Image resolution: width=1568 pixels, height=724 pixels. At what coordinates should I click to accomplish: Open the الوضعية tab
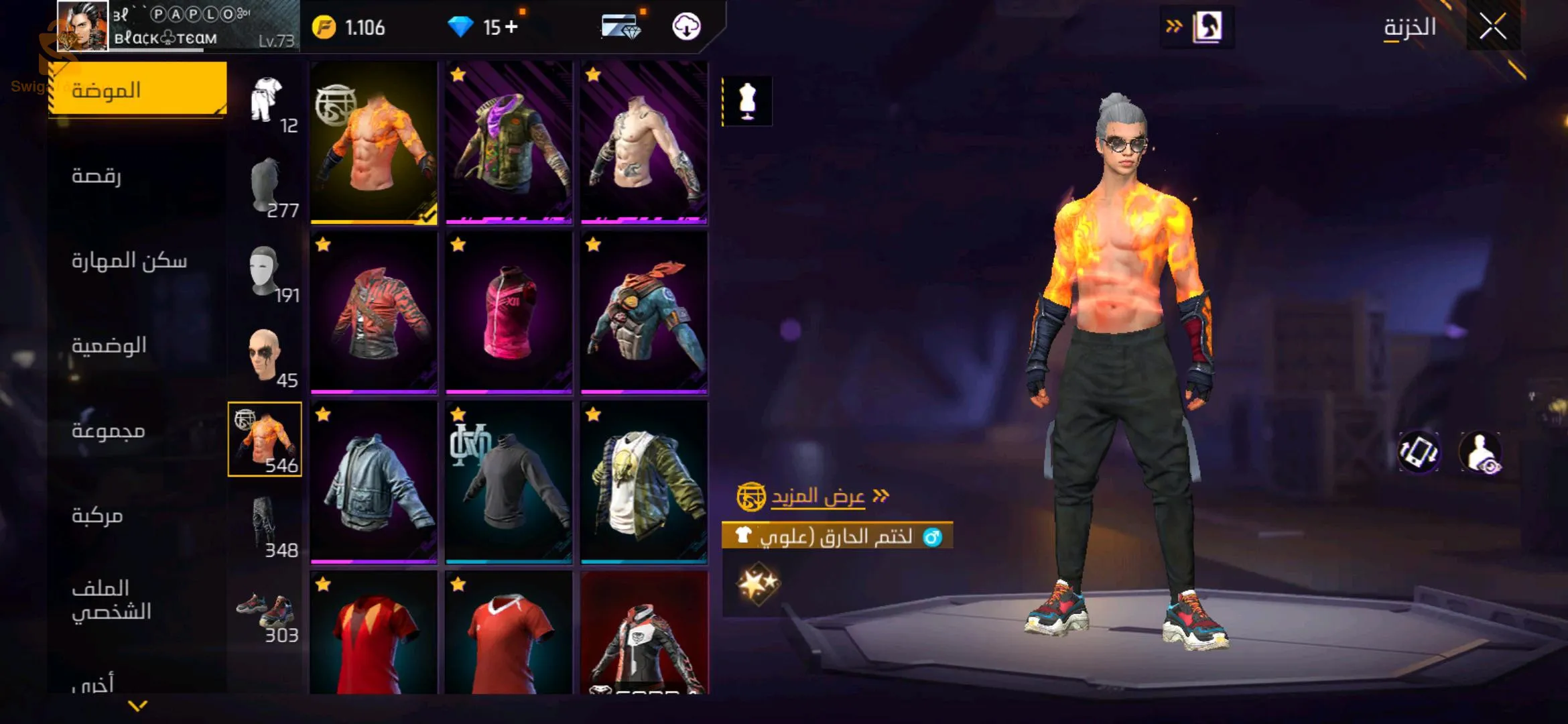pos(109,346)
